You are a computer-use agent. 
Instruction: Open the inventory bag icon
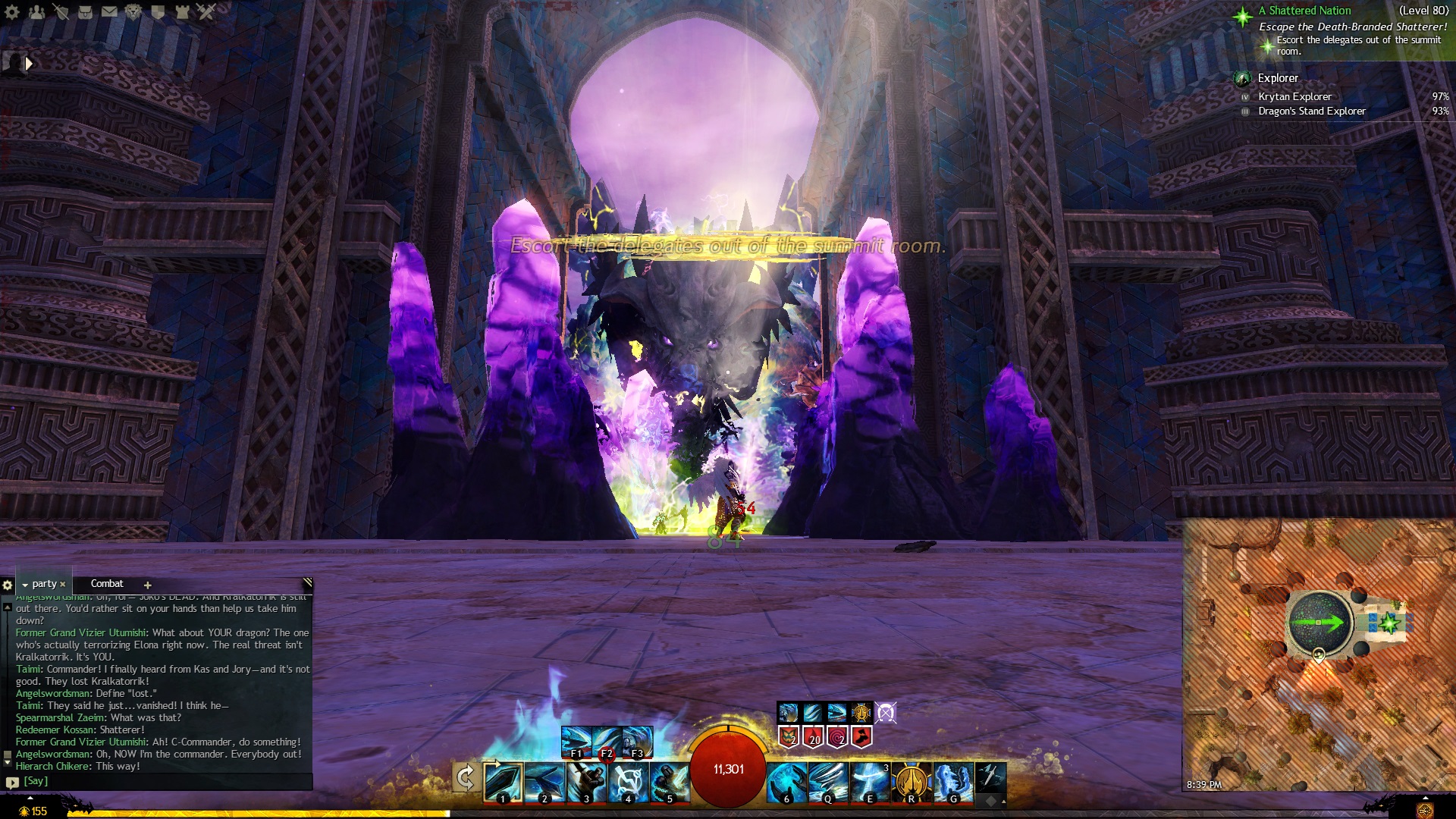click(x=85, y=12)
